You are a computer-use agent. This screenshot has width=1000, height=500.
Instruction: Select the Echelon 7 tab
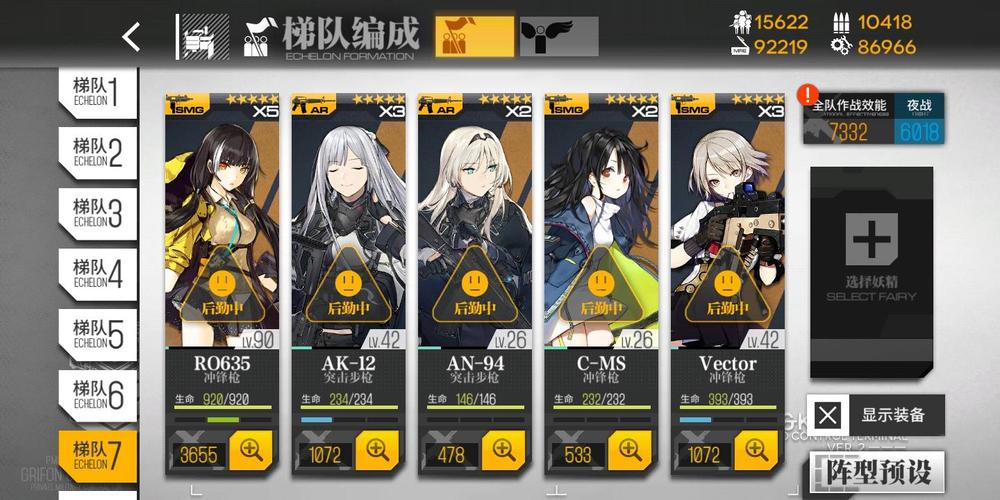click(x=97, y=454)
